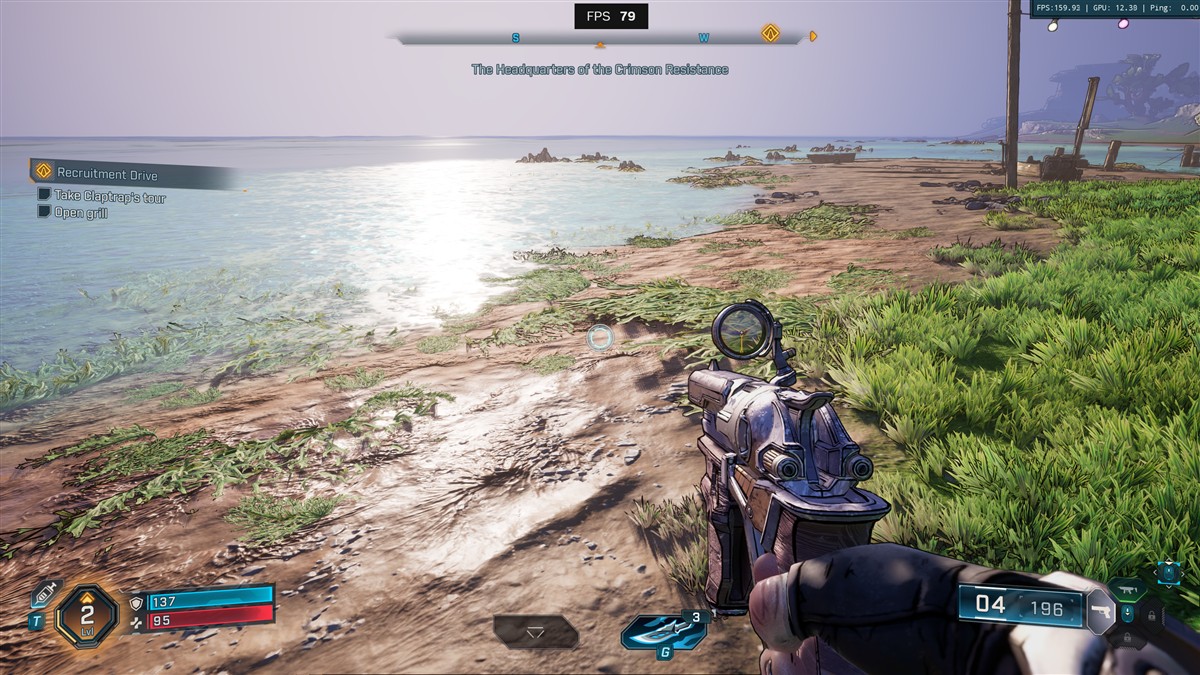Select the grenade ordnance icon
This screenshot has height=675, width=1200.
[661, 632]
